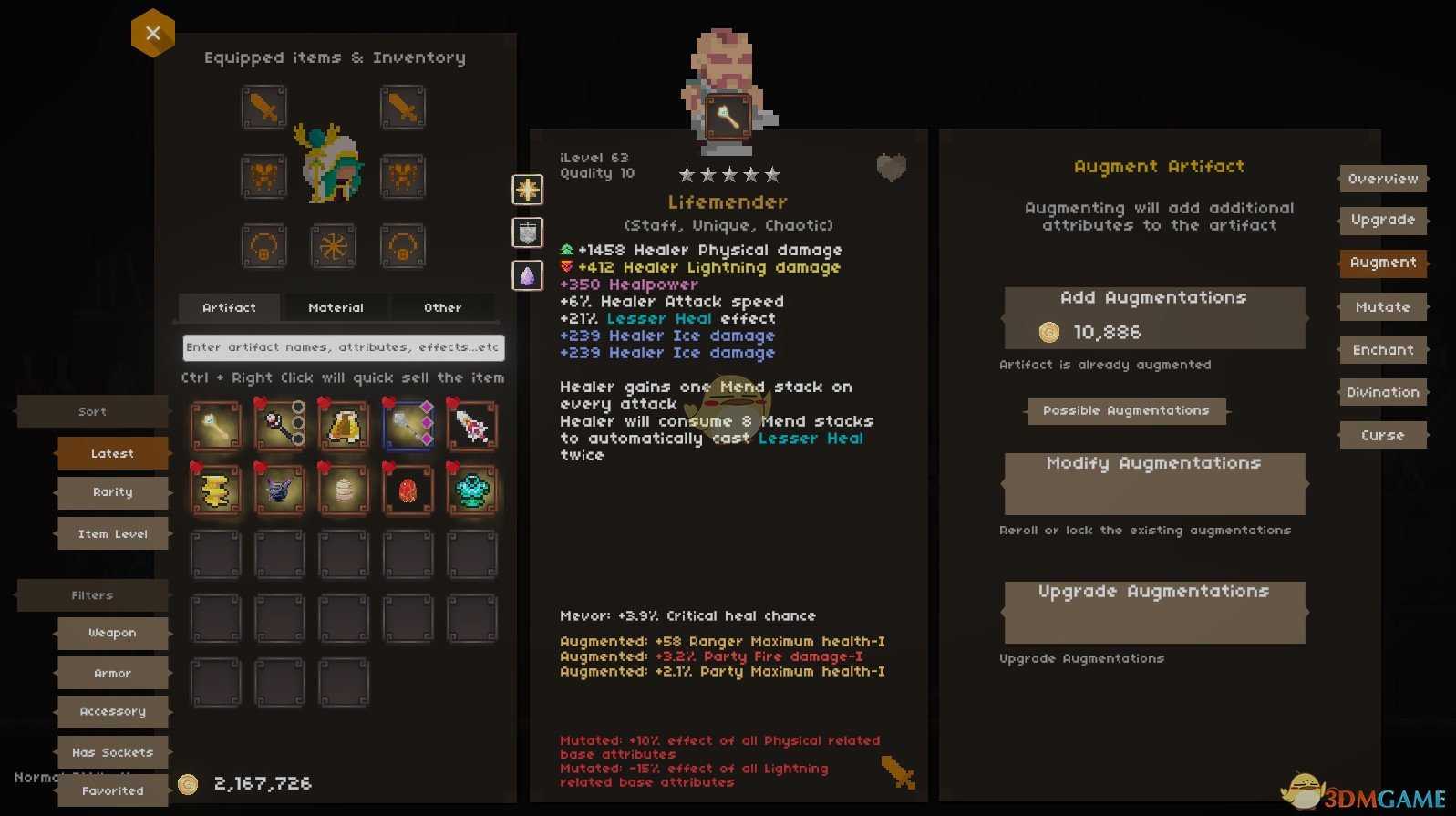Viewport: 1456px width, 816px height.
Task: Focus the artifact search field
Action: pos(343,347)
